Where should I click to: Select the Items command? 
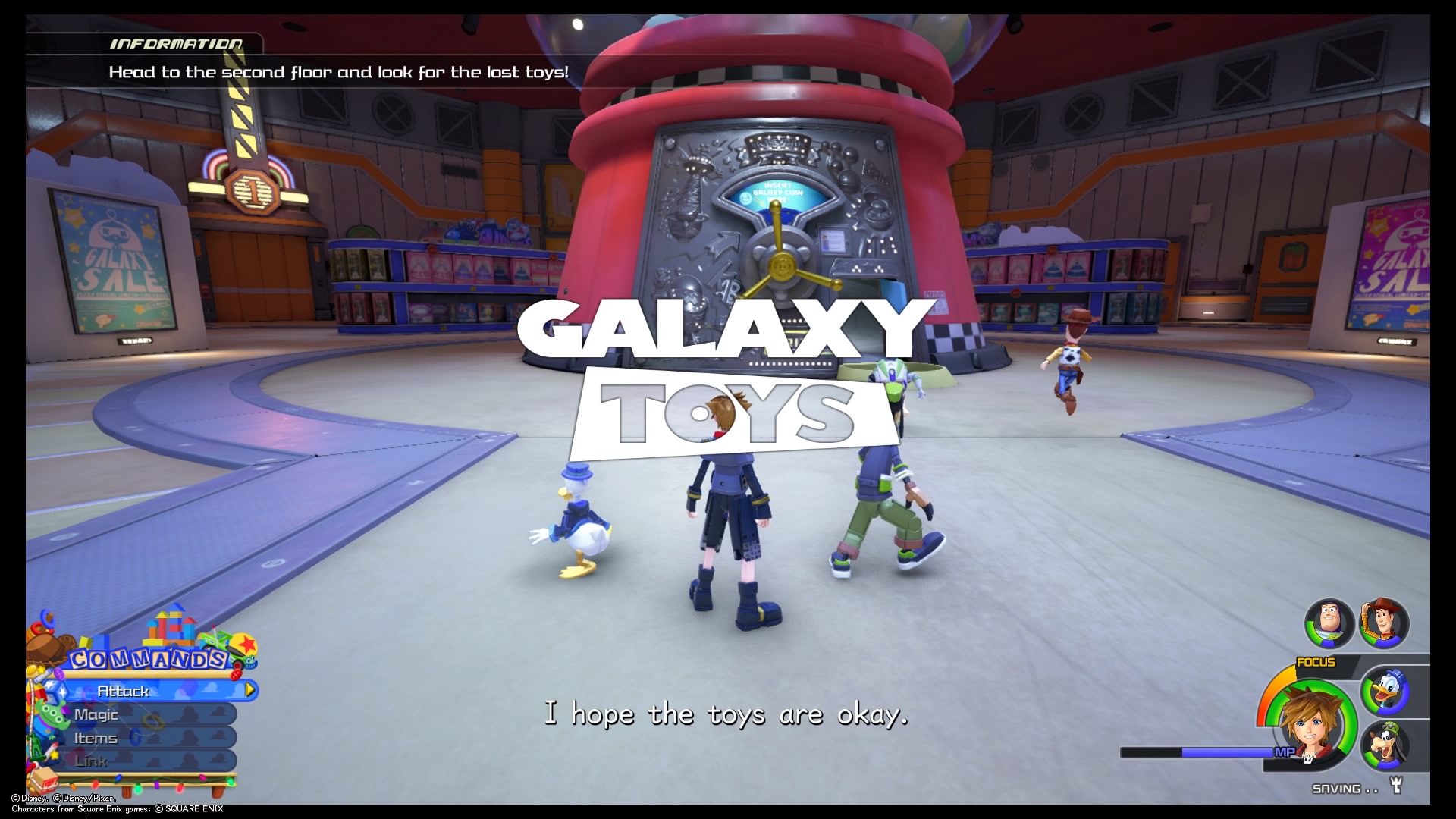click(x=95, y=738)
